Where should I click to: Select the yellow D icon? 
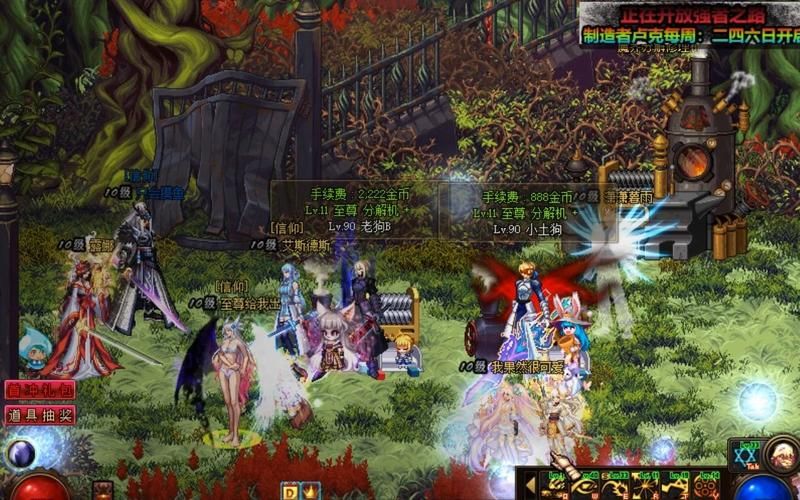pyautogui.click(x=288, y=490)
